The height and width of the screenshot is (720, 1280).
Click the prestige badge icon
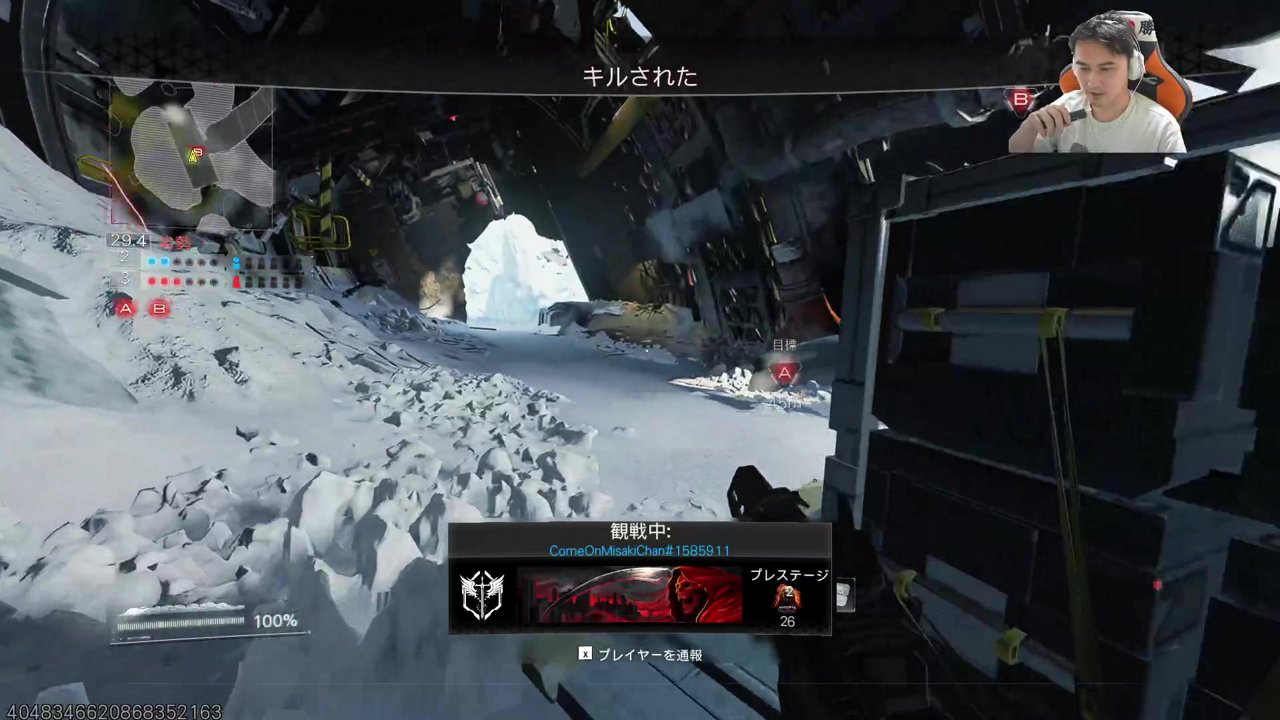(787, 597)
